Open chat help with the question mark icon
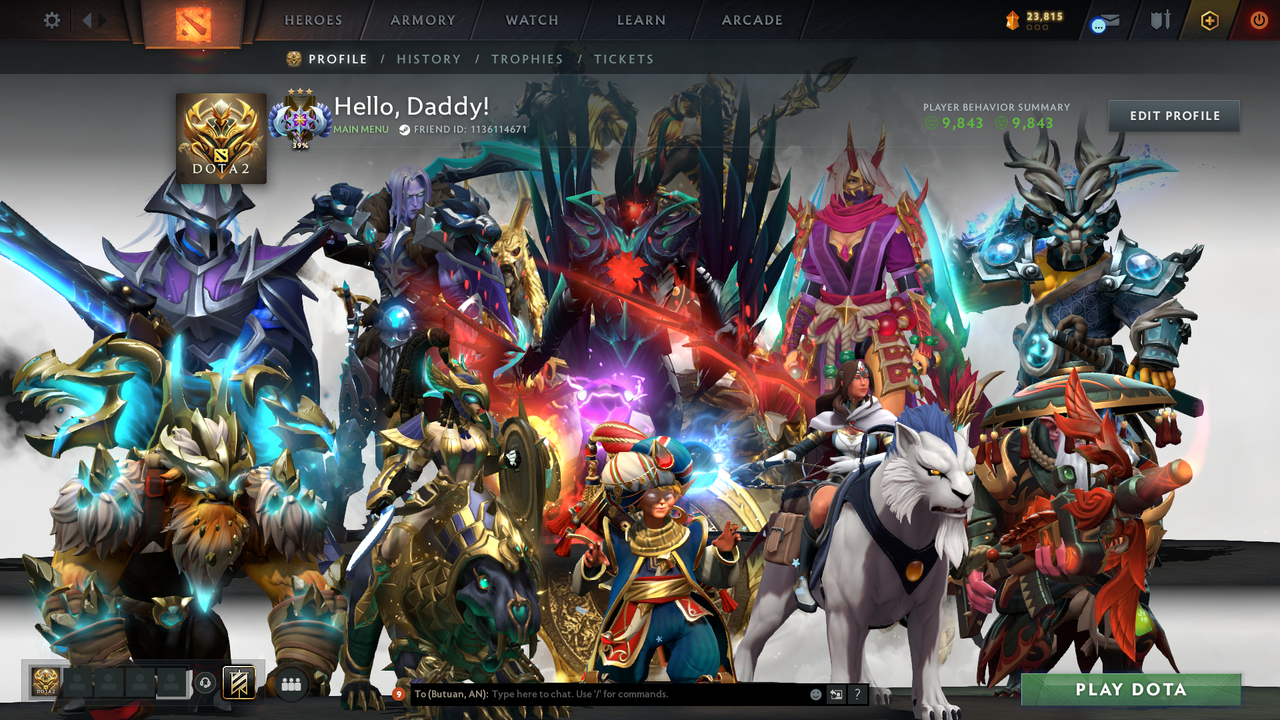1280x720 pixels. (x=856, y=694)
